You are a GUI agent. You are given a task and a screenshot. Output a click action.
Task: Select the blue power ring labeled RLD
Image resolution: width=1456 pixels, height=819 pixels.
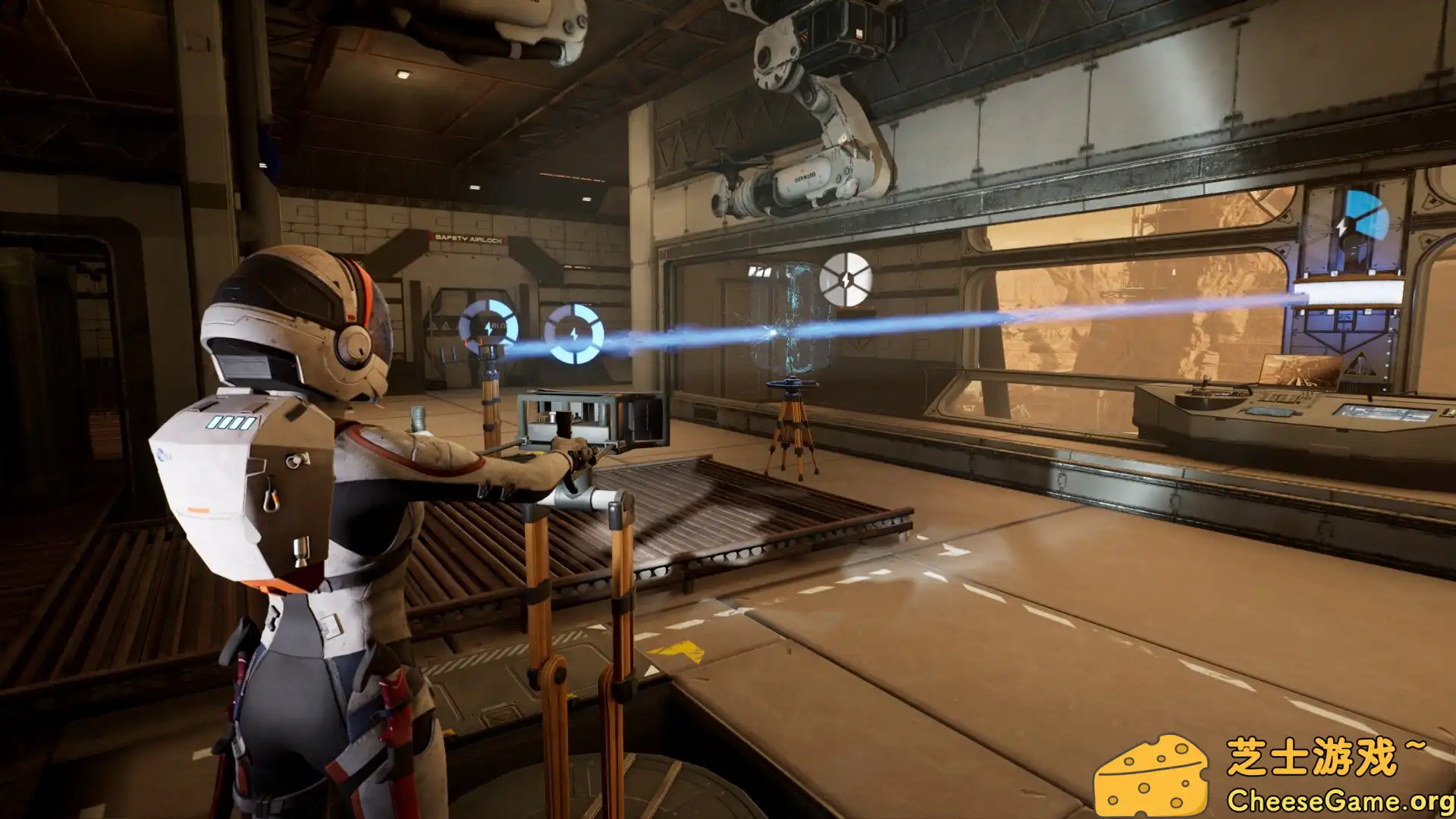488,328
